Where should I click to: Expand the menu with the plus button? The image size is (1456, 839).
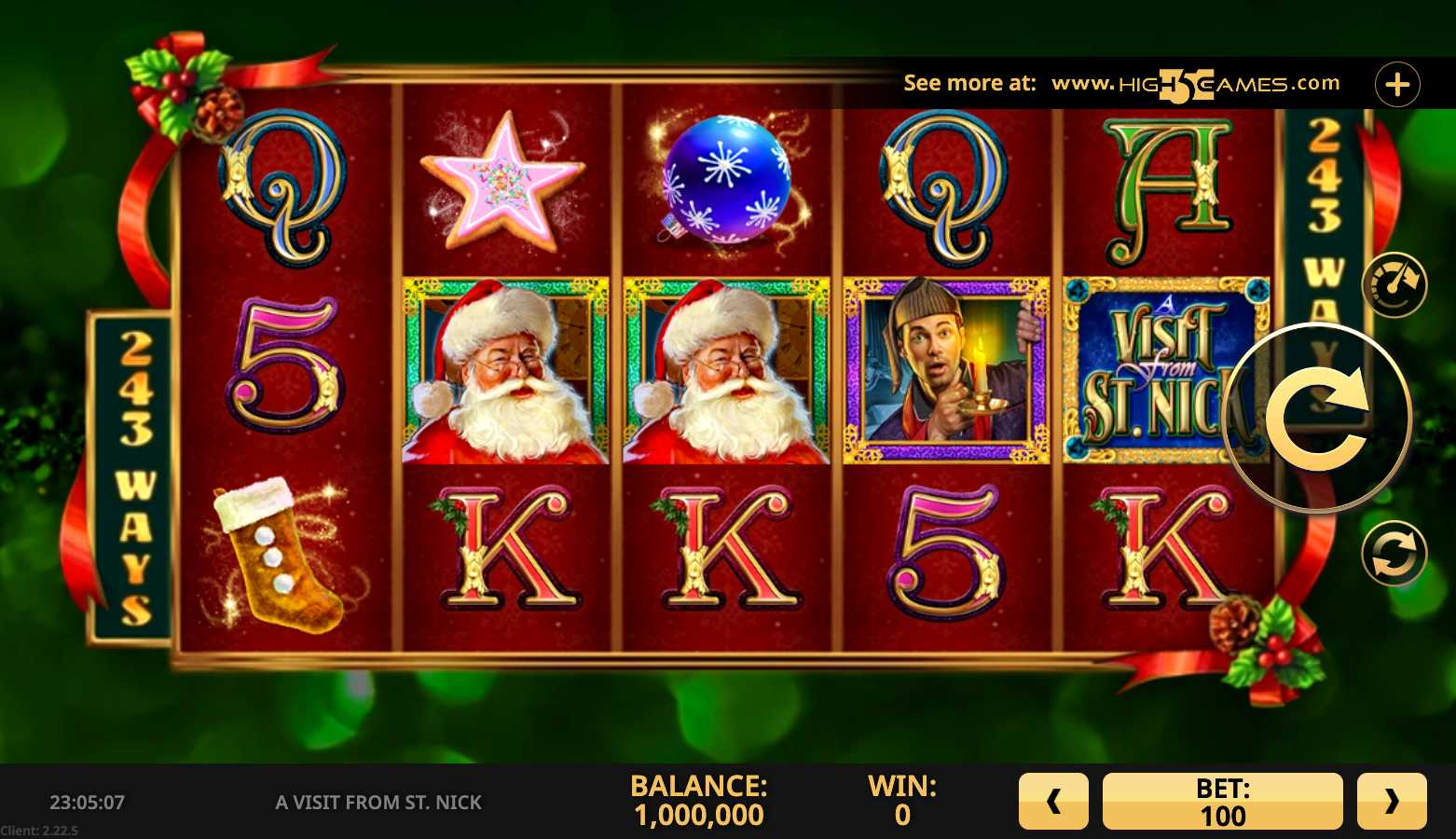coord(1397,85)
